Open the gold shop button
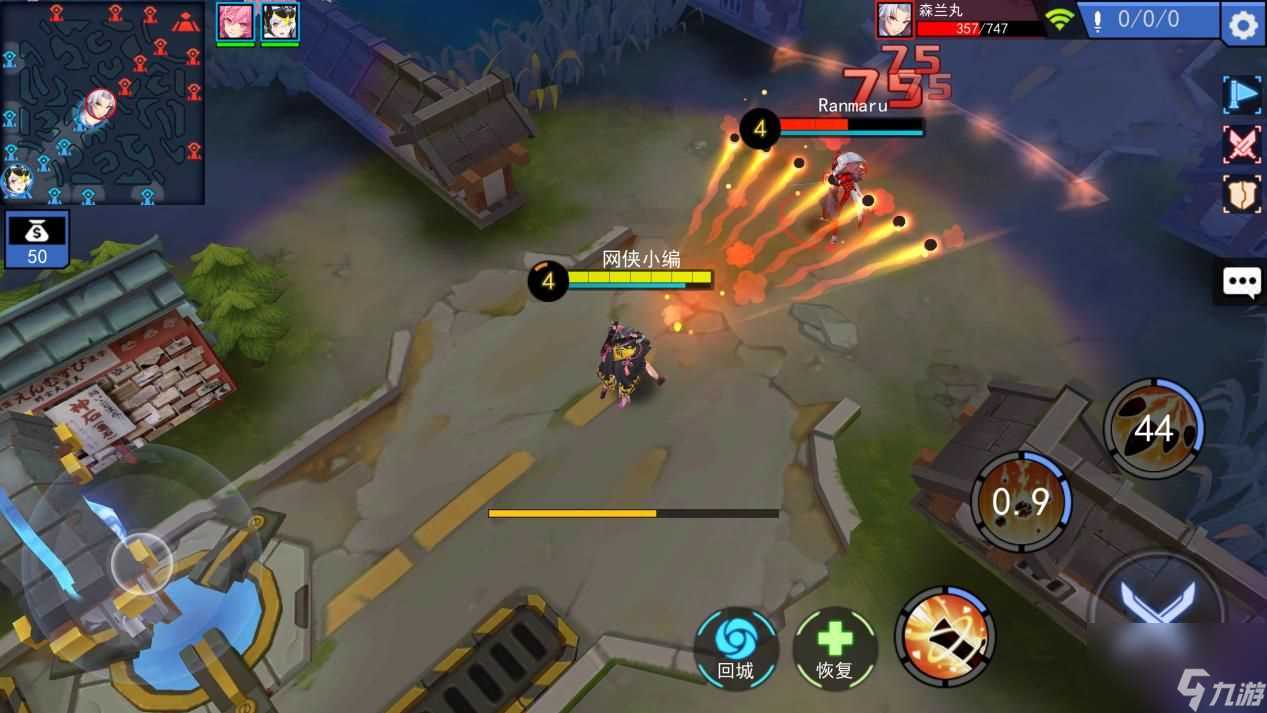This screenshot has width=1267, height=713. 37,240
